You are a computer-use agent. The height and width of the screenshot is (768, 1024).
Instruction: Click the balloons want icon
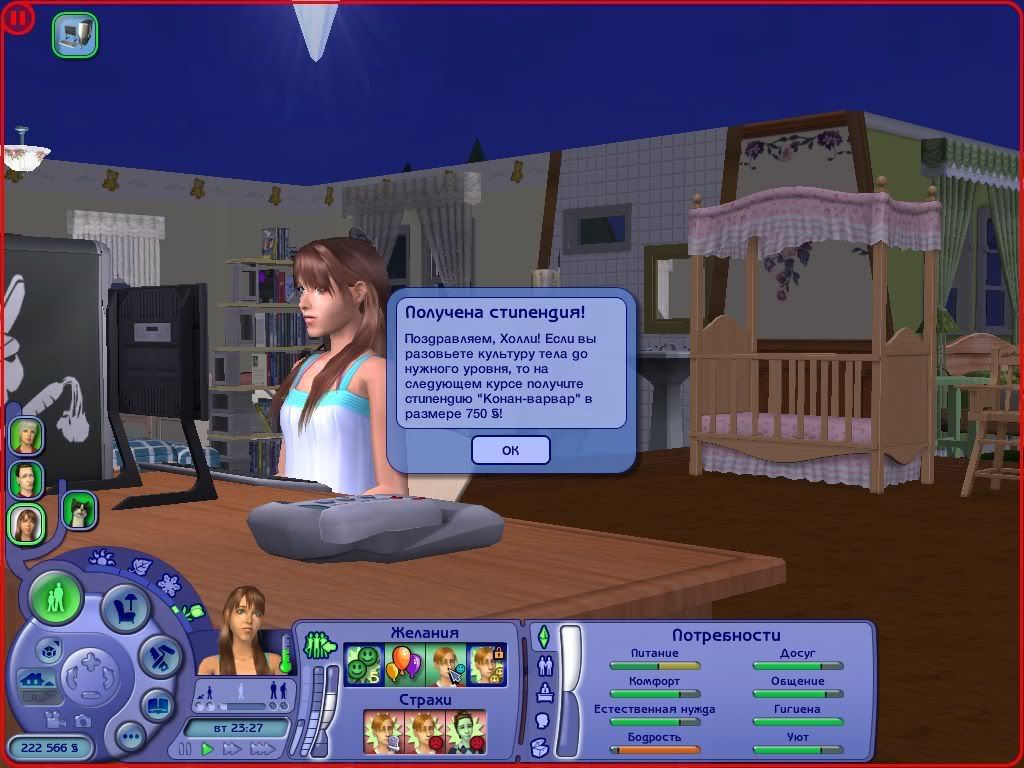404,665
